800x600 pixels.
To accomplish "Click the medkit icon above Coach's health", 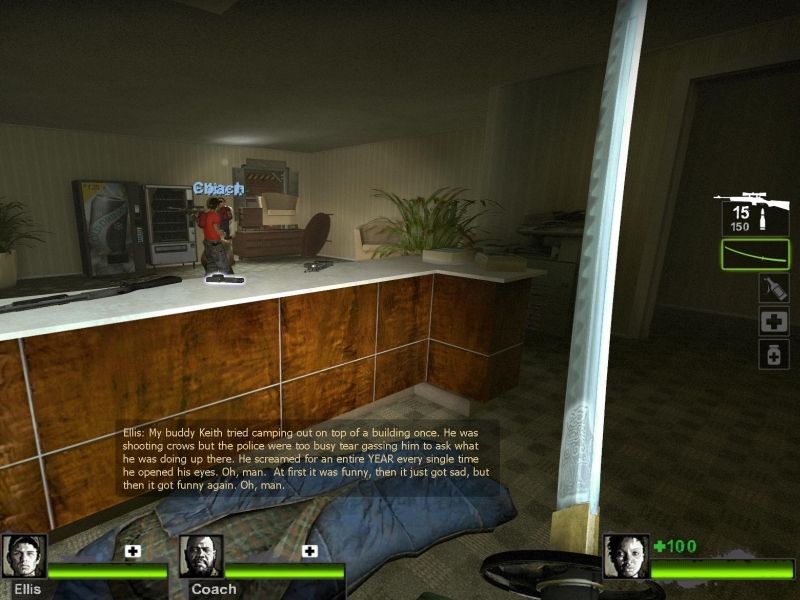I will coord(310,551).
